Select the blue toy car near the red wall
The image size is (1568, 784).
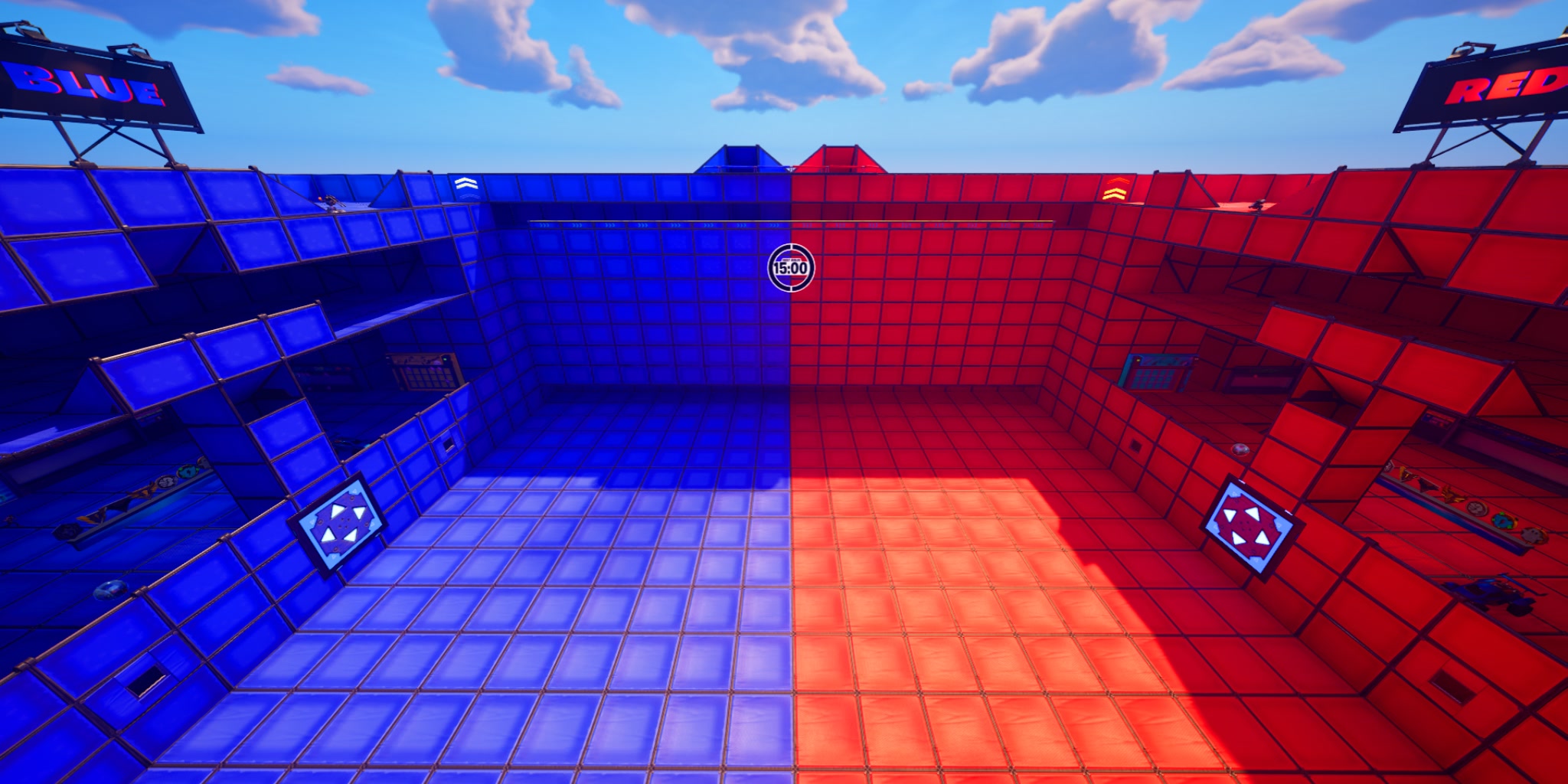(x=1491, y=594)
